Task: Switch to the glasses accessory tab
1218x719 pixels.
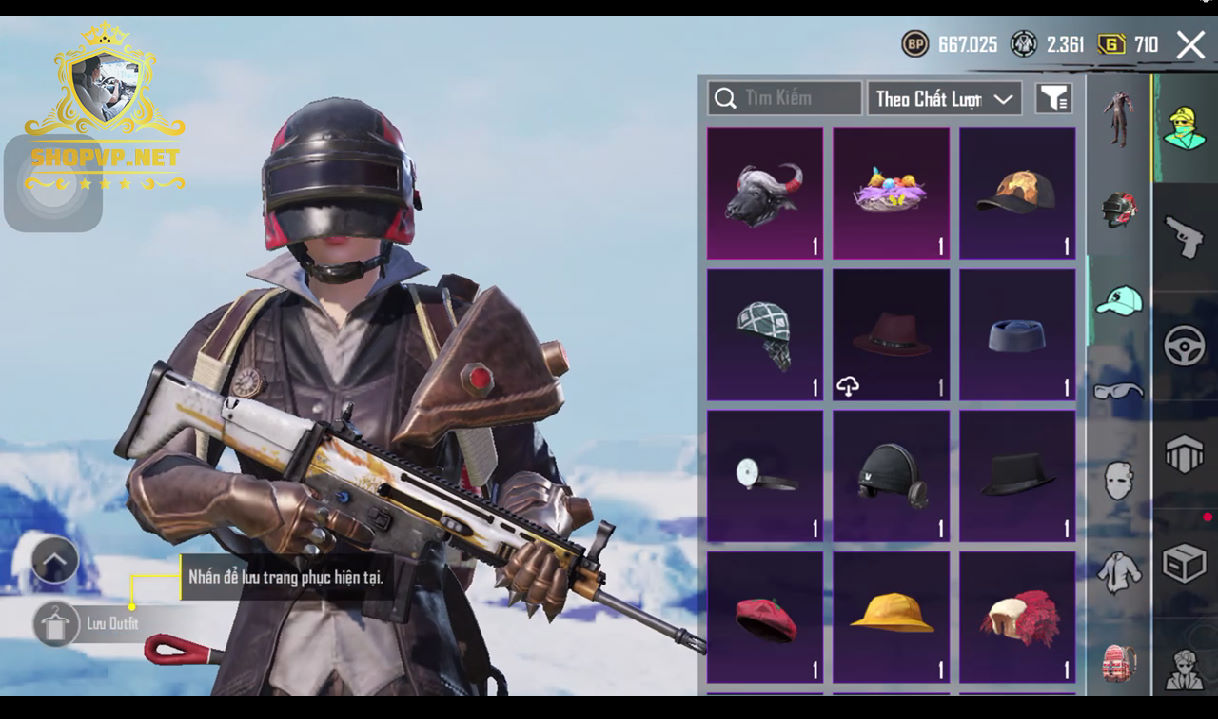Action: tap(1118, 391)
